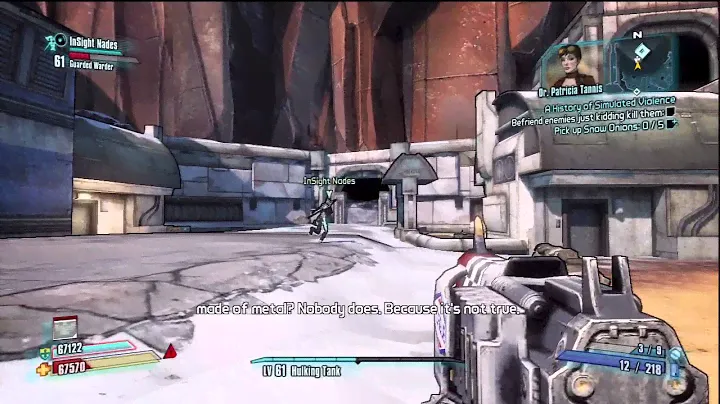The image size is (720, 404).
Task: Select the Befriend enemies objective line
Action: click(x=594, y=113)
